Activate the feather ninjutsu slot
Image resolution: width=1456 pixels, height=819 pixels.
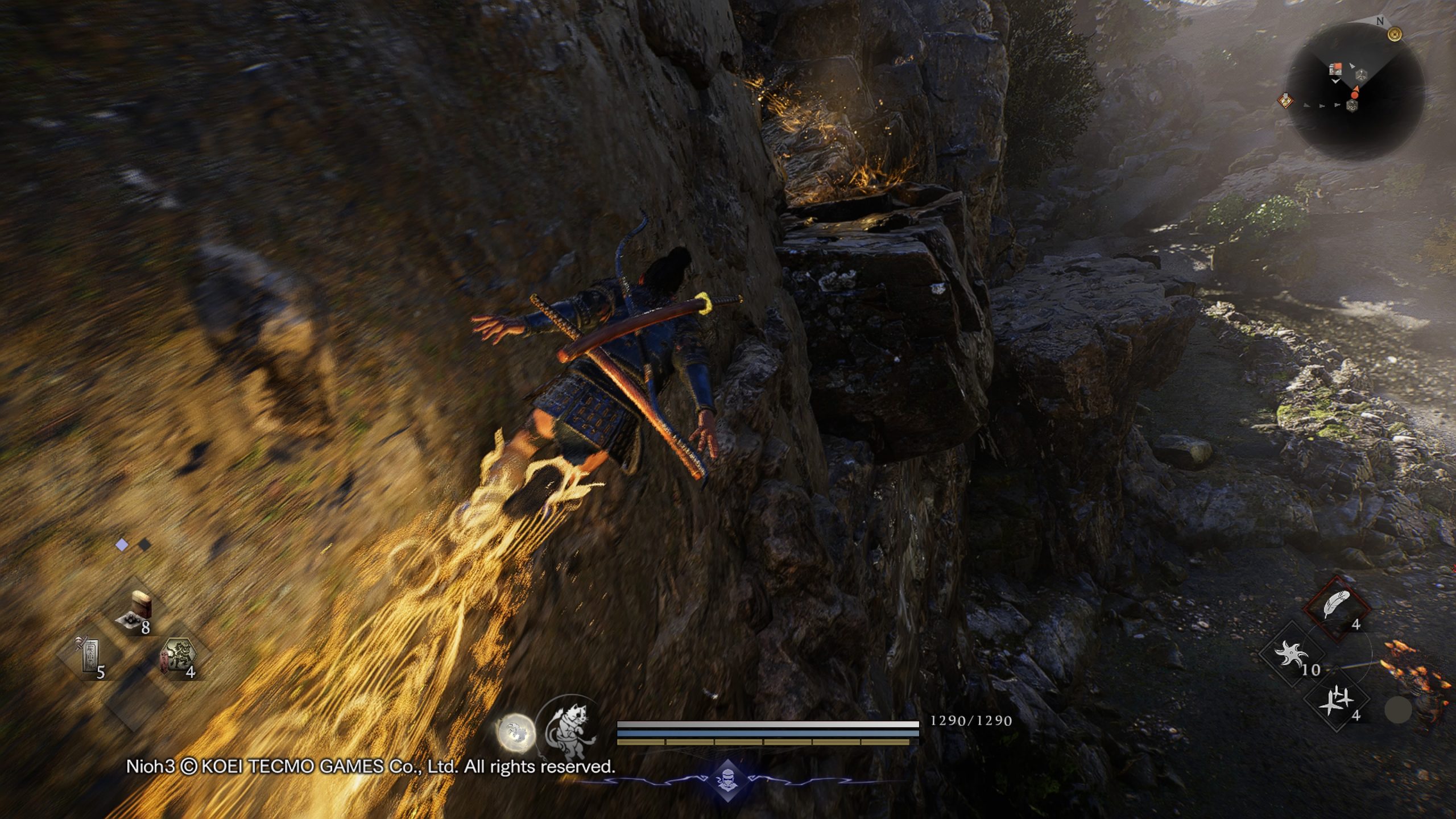click(x=1337, y=606)
